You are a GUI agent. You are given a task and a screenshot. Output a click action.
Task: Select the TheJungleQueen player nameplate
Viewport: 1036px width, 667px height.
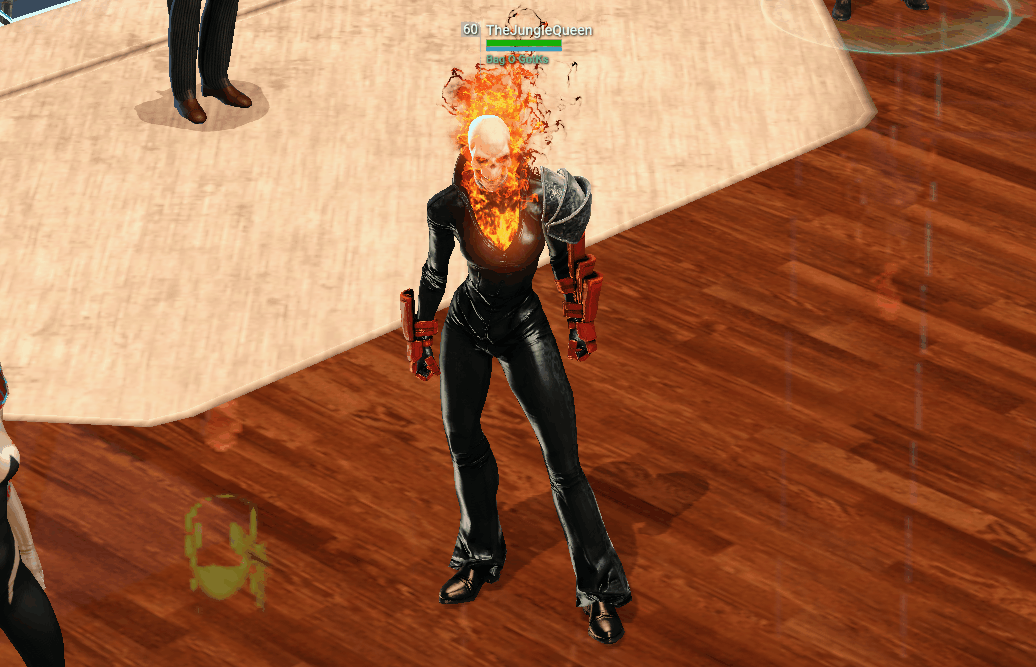pyautogui.click(x=538, y=30)
